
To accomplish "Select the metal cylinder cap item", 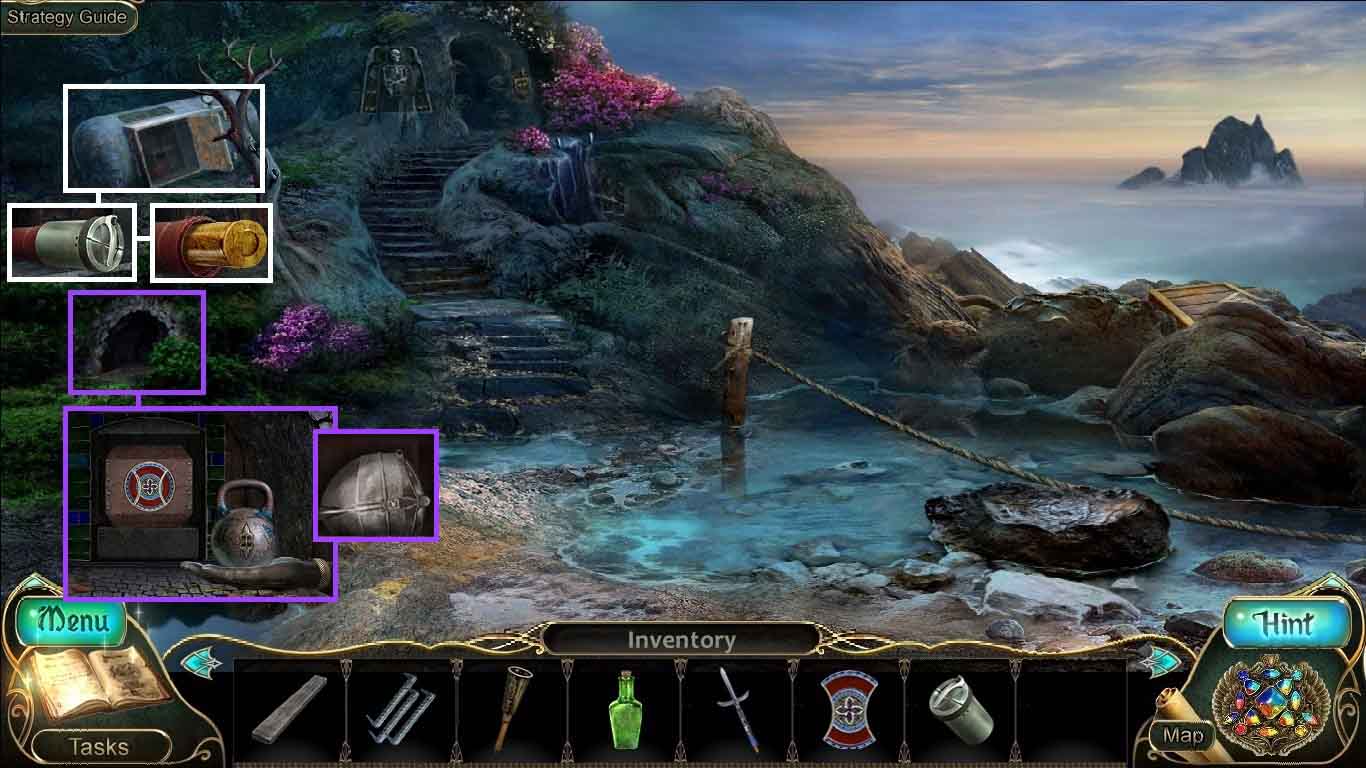I will click(959, 709).
